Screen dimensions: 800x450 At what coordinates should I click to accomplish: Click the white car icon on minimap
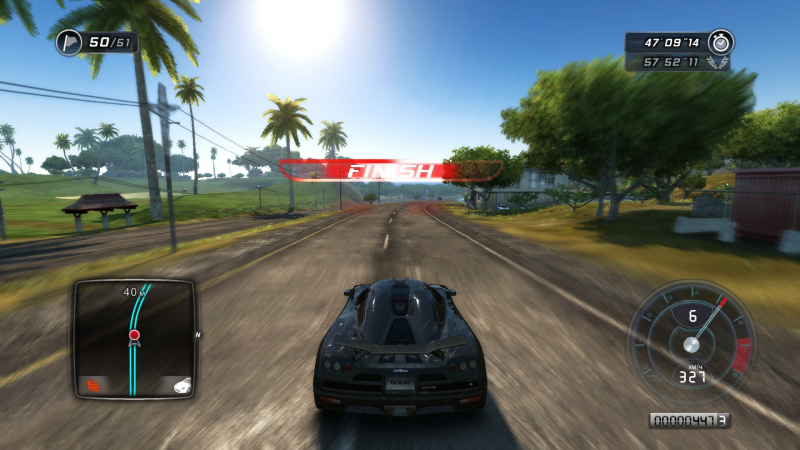(178, 384)
